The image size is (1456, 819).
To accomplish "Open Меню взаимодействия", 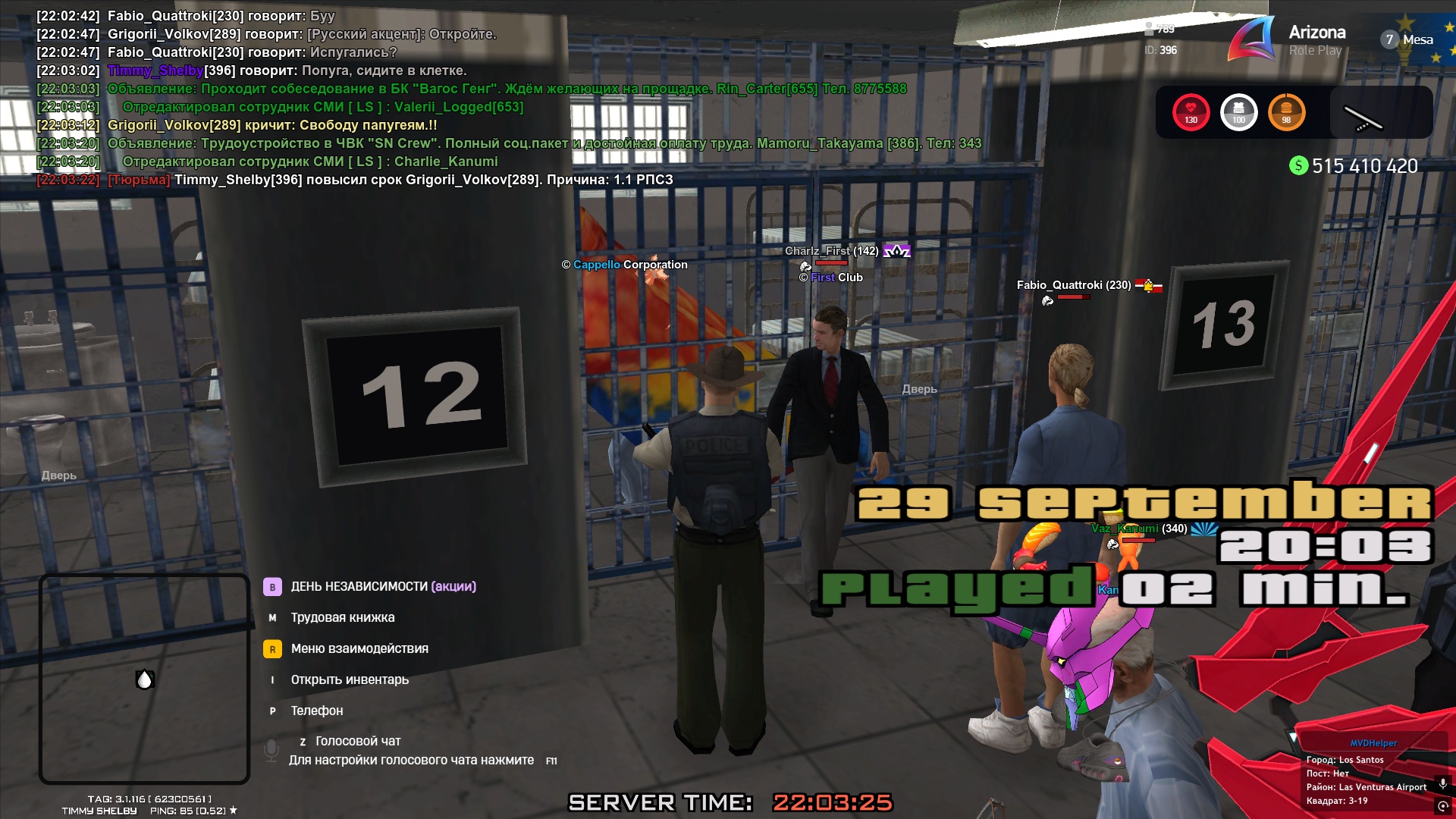I will click(x=359, y=648).
